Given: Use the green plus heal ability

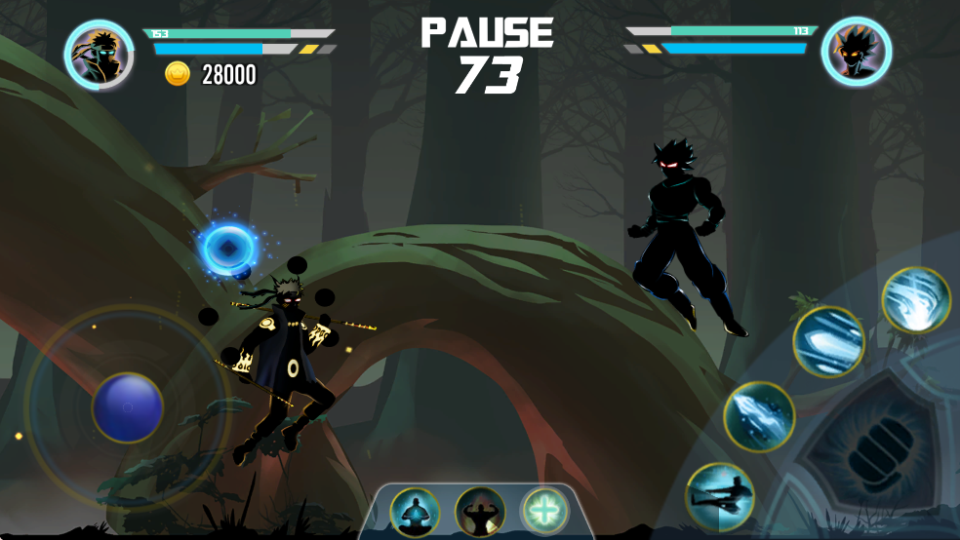Looking at the screenshot, I should (x=545, y=512).
